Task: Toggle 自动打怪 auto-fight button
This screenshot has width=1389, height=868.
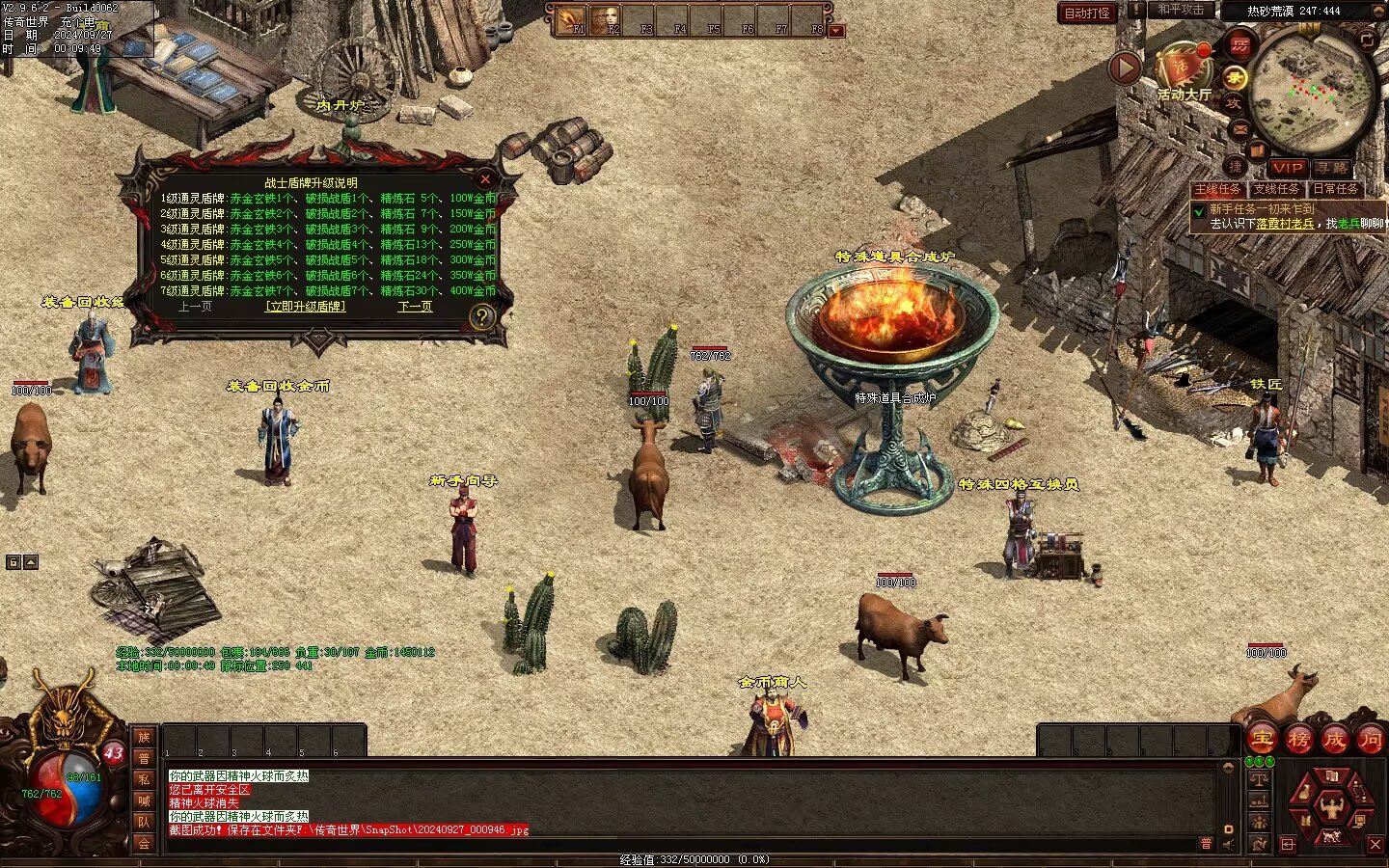Action: click(1087, 14)
